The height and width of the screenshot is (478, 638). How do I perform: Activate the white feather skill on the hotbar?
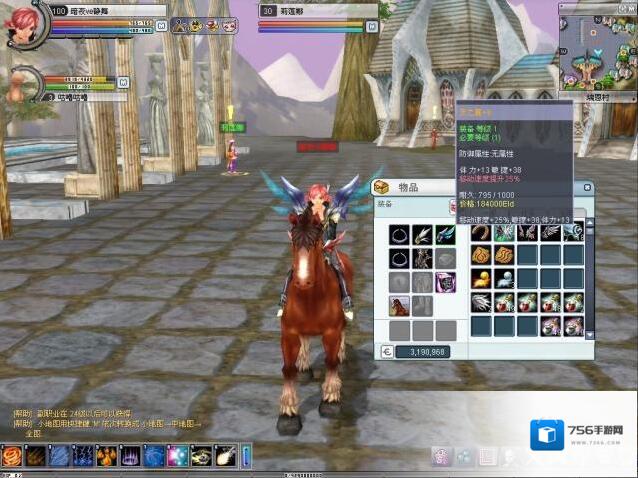pos(225,457)
